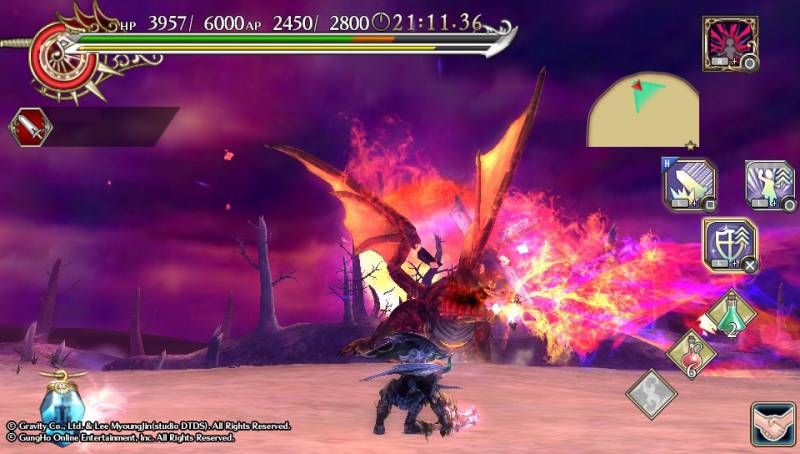Cast the shield defense-up skill

729,244
